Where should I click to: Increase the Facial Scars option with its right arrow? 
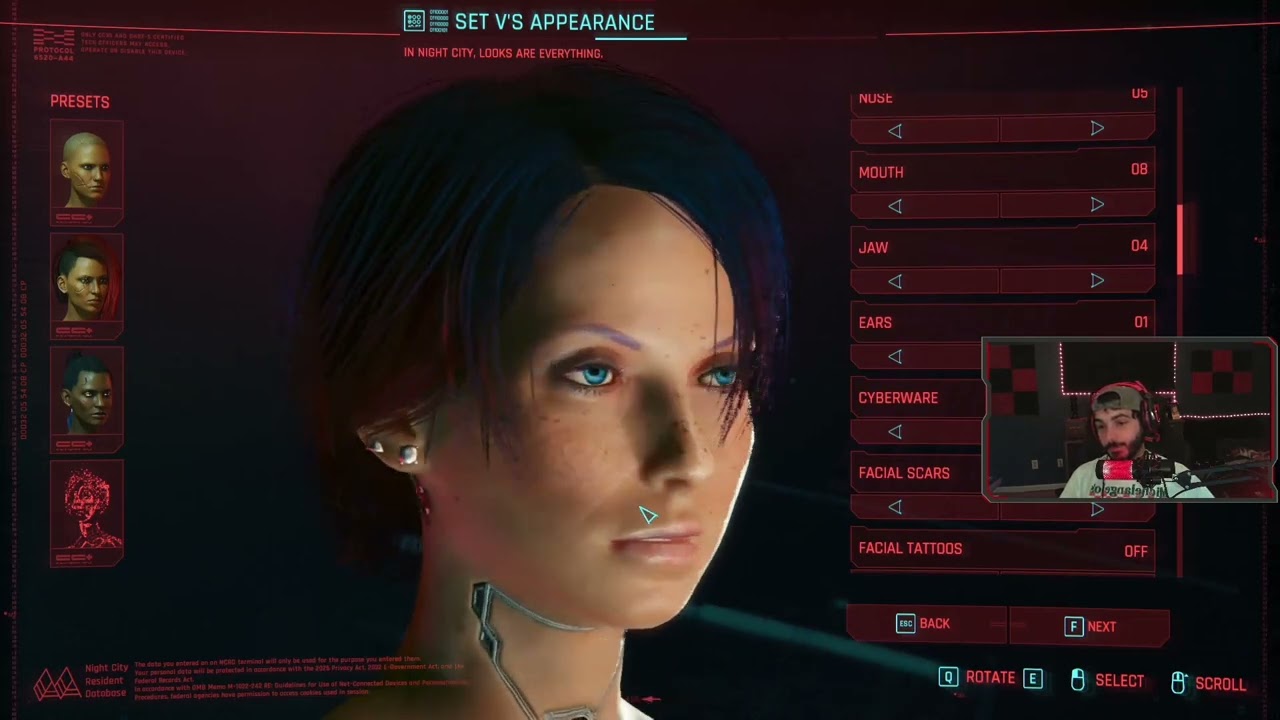1097,507
